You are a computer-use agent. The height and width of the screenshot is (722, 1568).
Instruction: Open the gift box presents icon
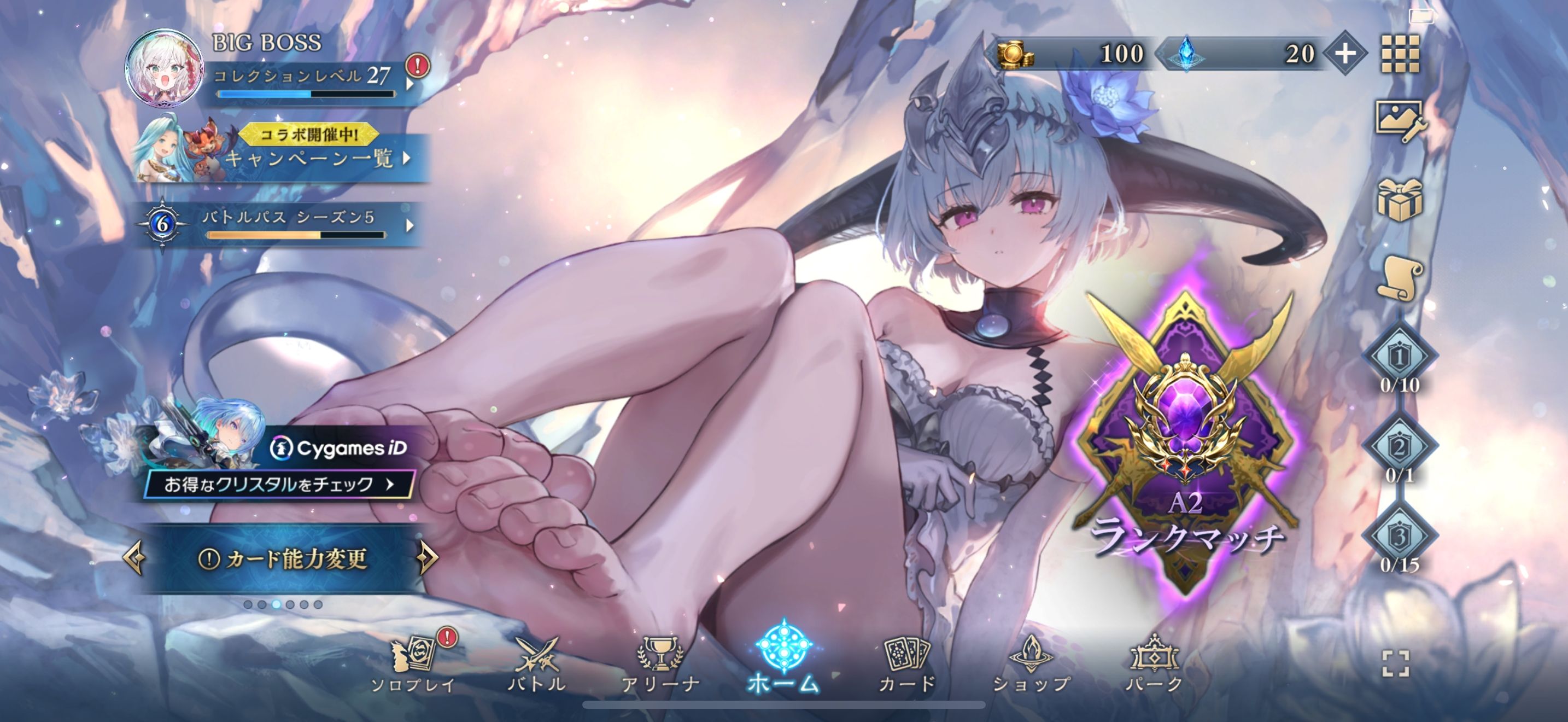1400,200
